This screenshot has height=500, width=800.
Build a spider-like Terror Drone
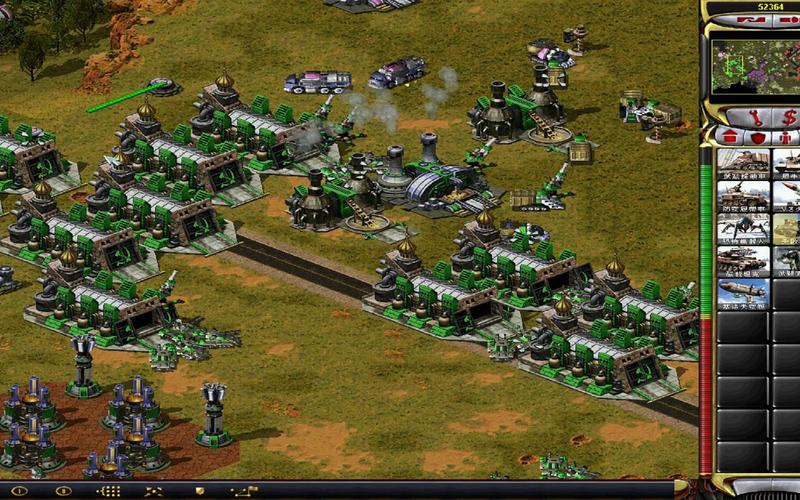pyautogui.click(x=742, y=228)
